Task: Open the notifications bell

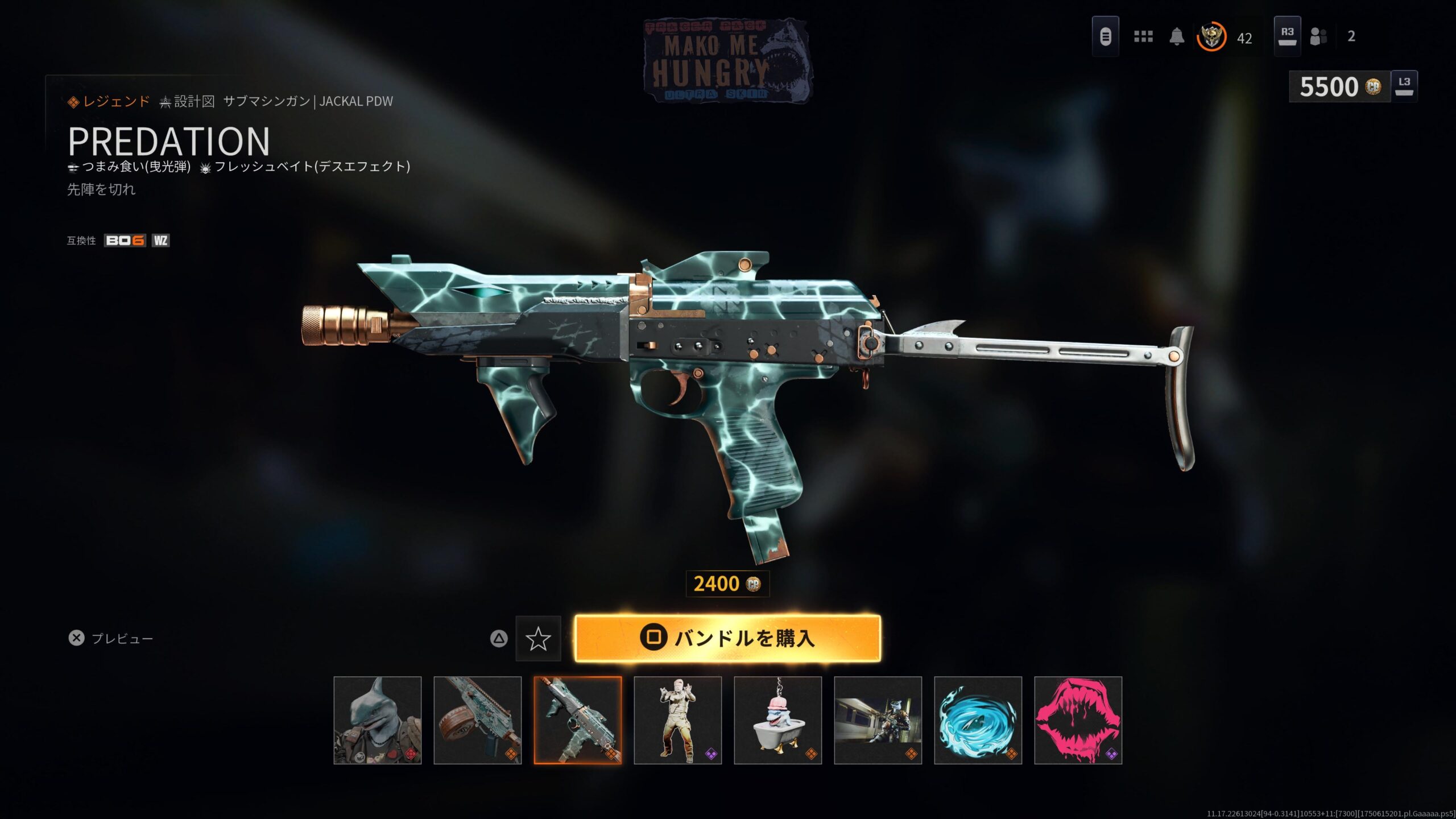Action: pyautogui.click(x=1177, y=37)
